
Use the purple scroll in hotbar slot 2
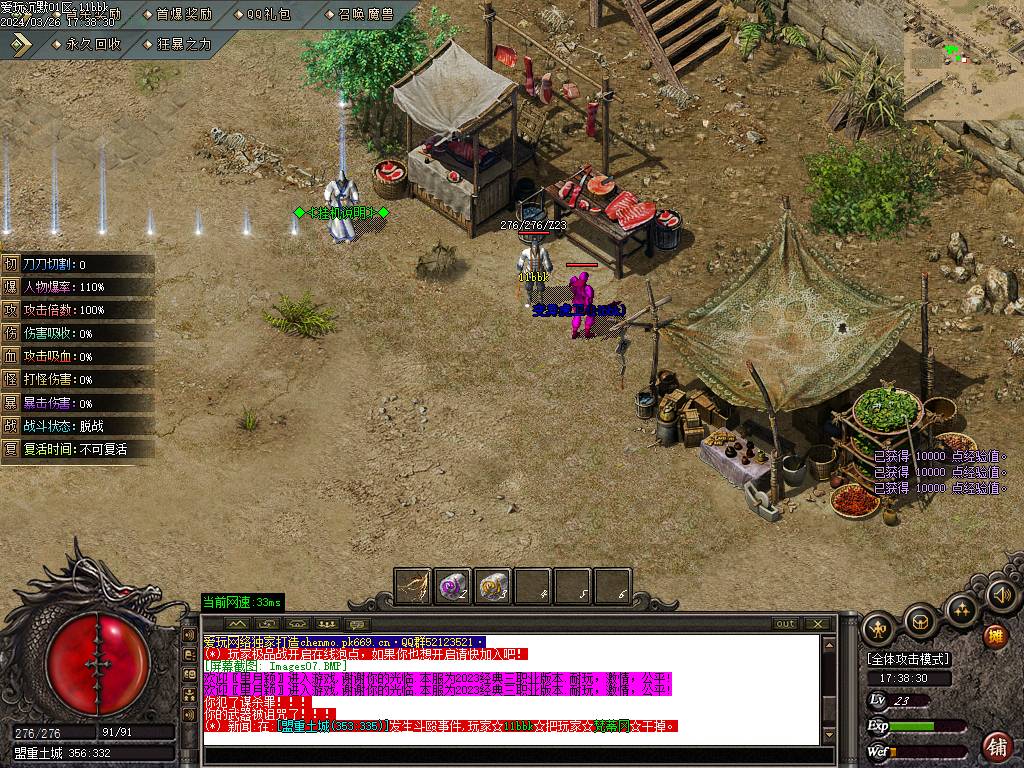click(x=452, y=586)
